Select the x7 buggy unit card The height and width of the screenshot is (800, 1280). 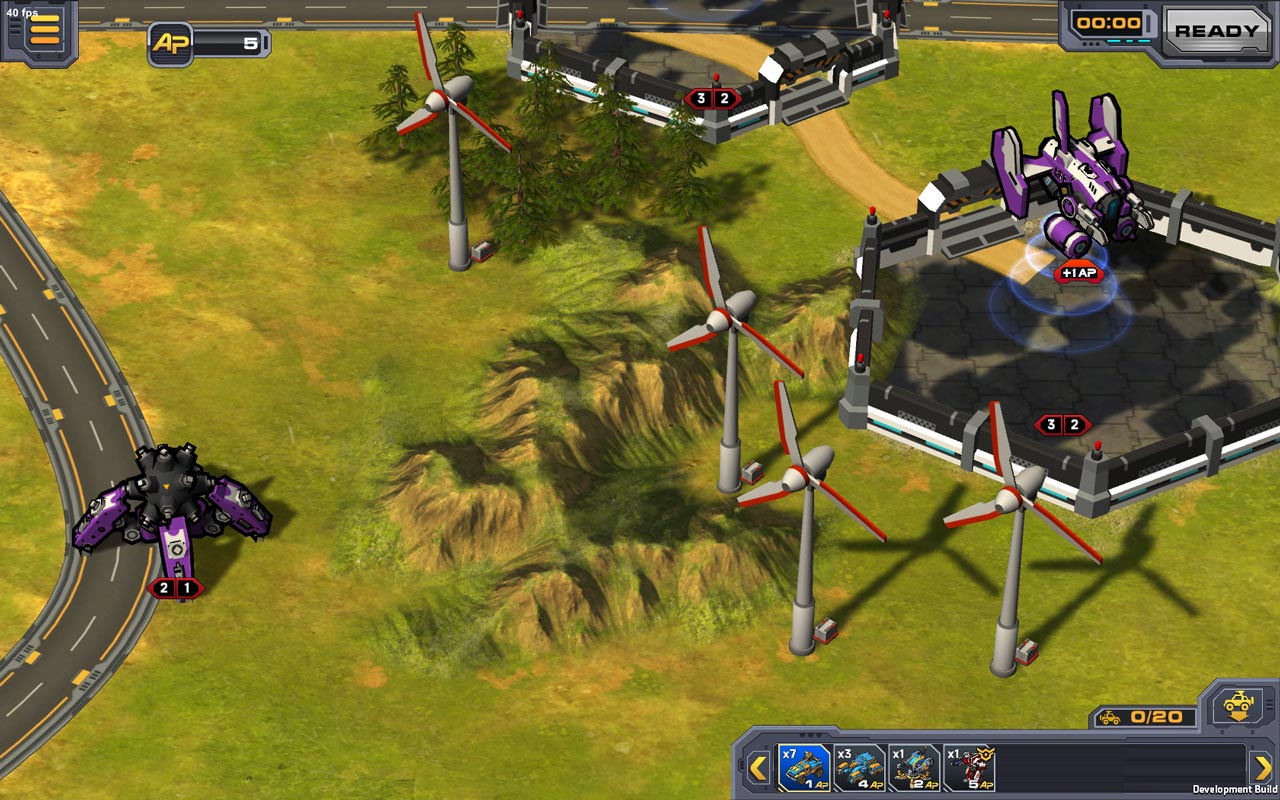(805, 768)
